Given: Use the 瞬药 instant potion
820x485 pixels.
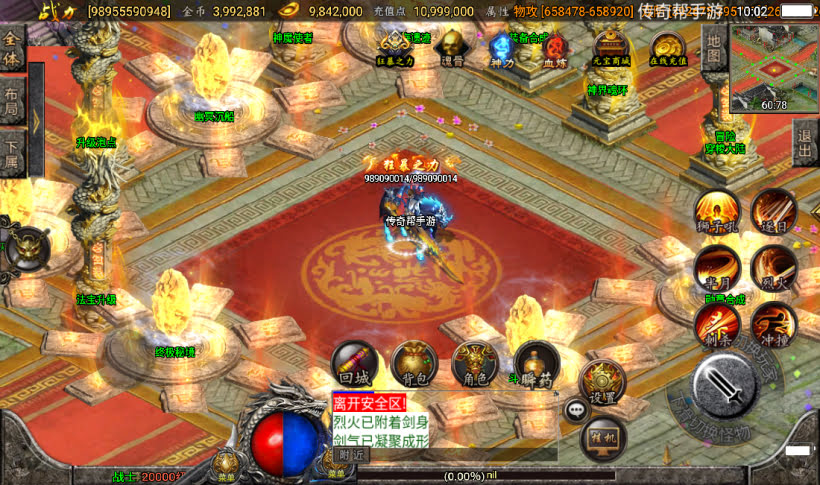Looking at the screenshot, I should [537, 364].
